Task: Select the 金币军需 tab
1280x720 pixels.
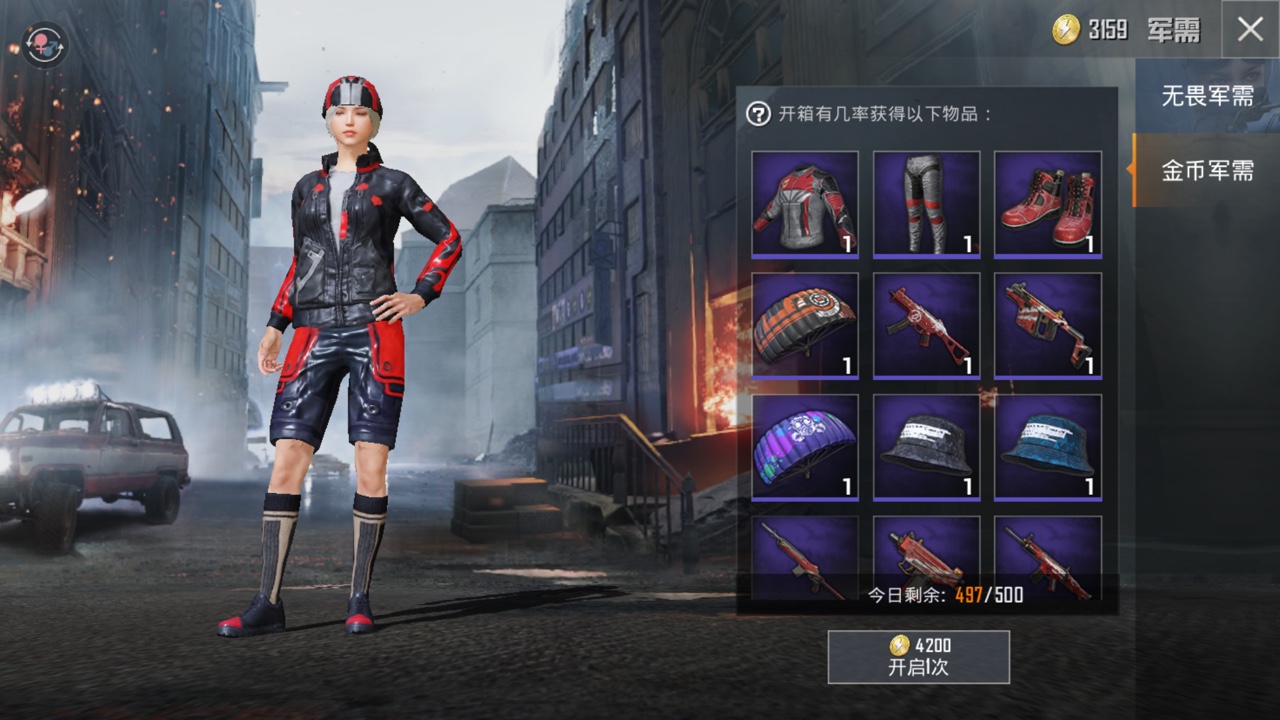Action: [1207, 171]
